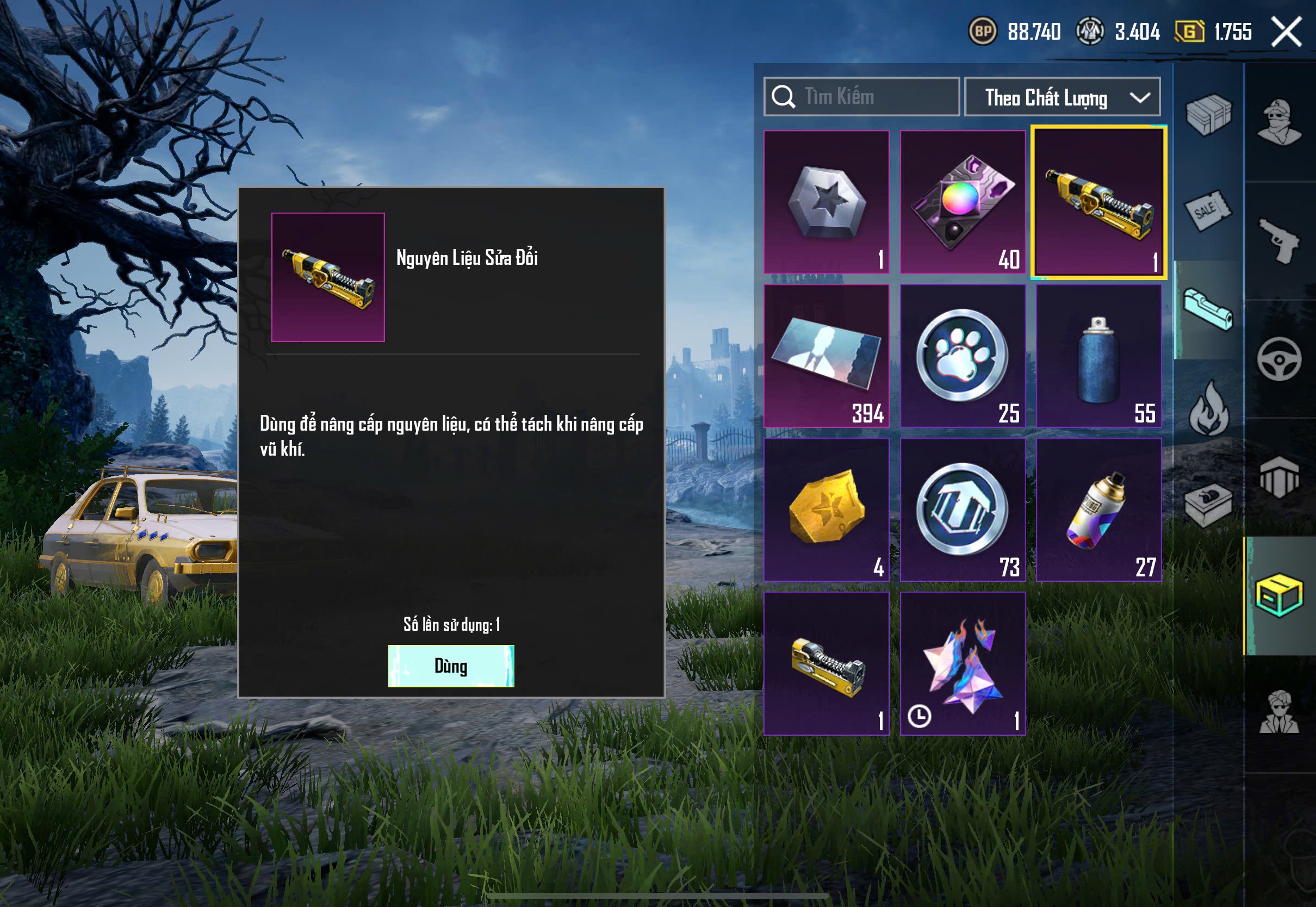Close the inventory screen
This screenshot has width=1316, height=907.
(x=1286, y=32)
